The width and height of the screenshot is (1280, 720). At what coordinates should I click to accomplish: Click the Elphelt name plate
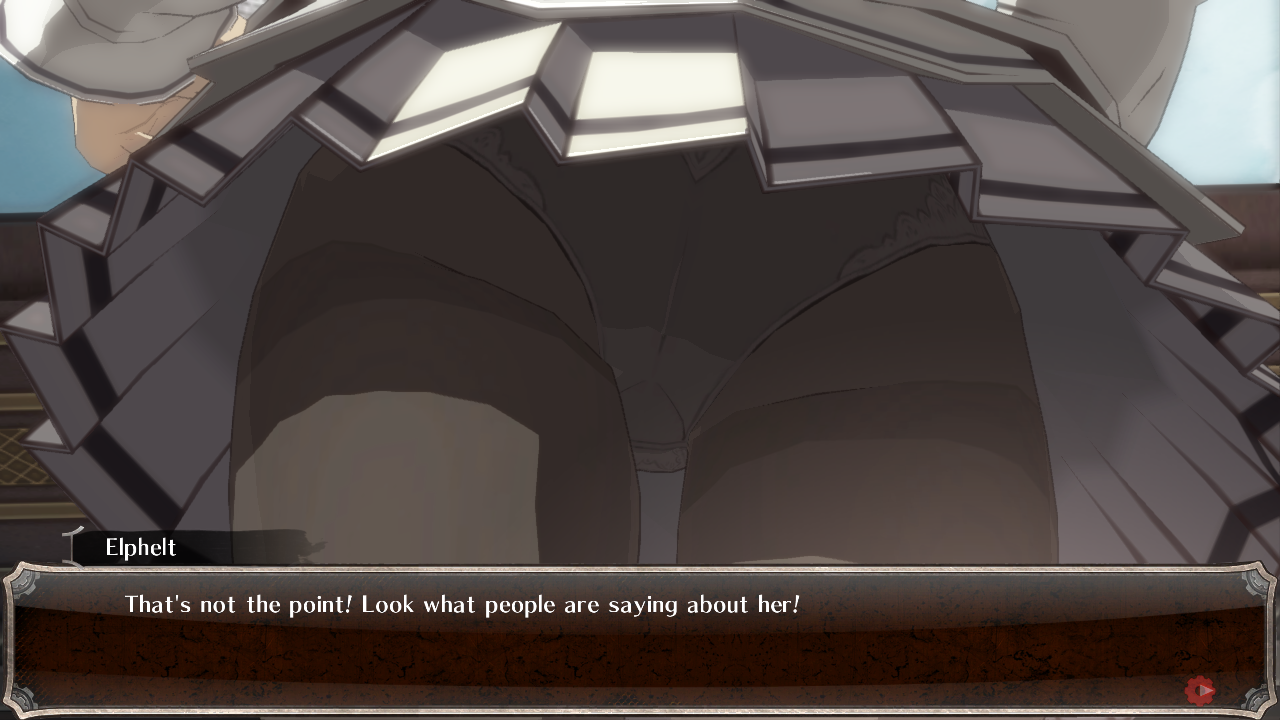[x=140, y=547]
